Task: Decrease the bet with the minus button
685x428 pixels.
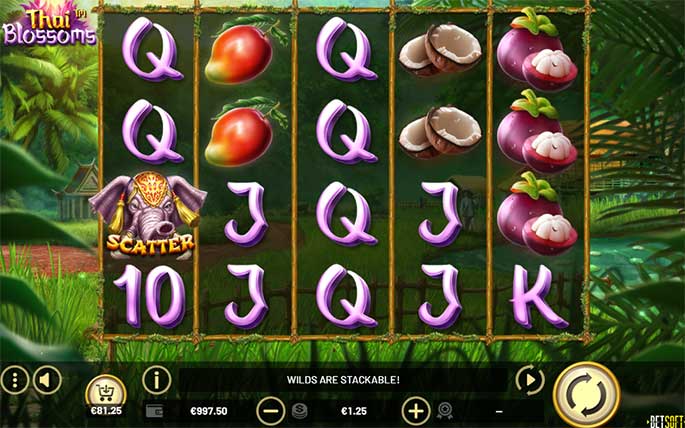Action: pos(271,410)
